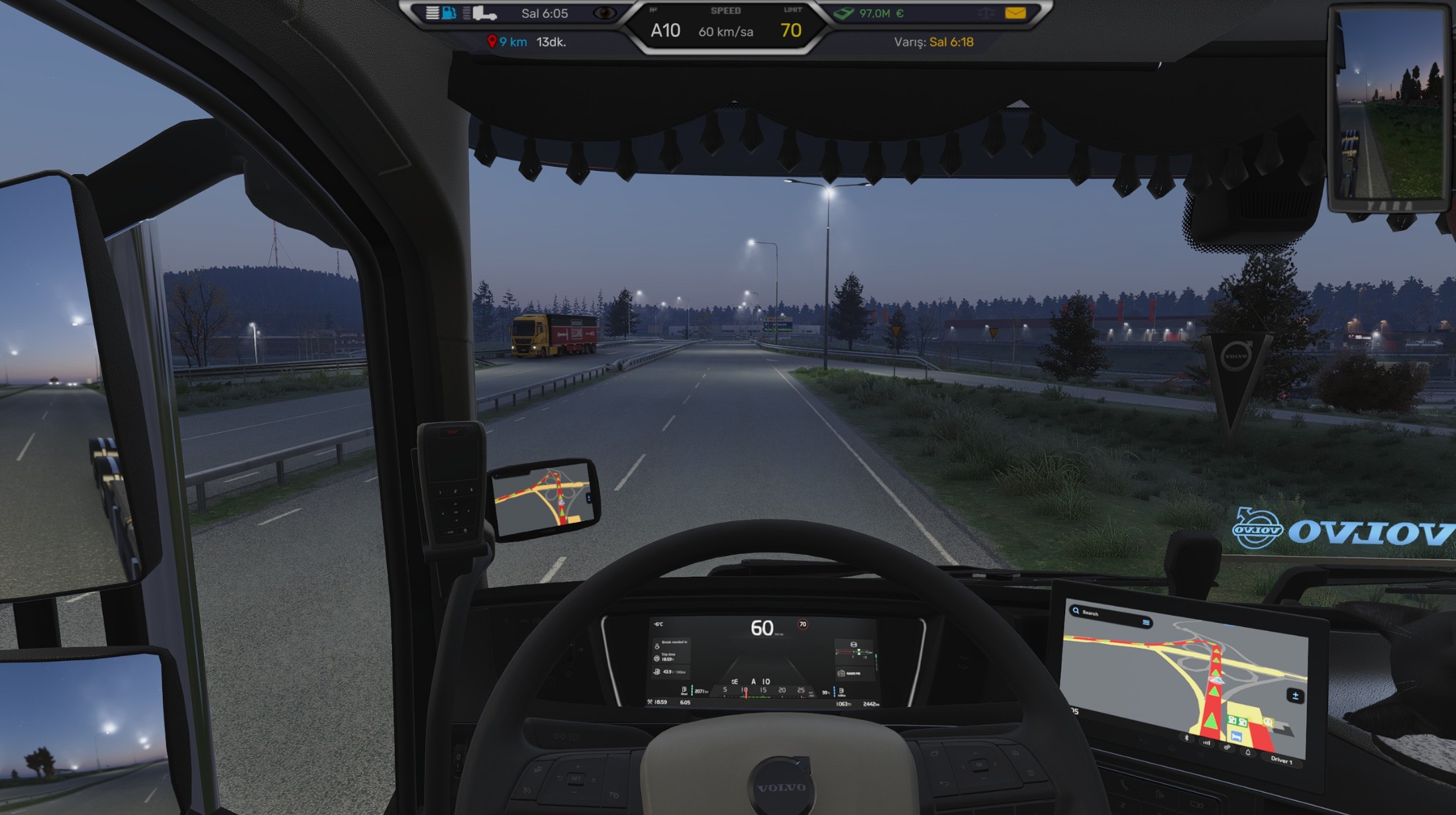Select the truck damage status icon
1456x815 pixels.
(x=485, y=13)
